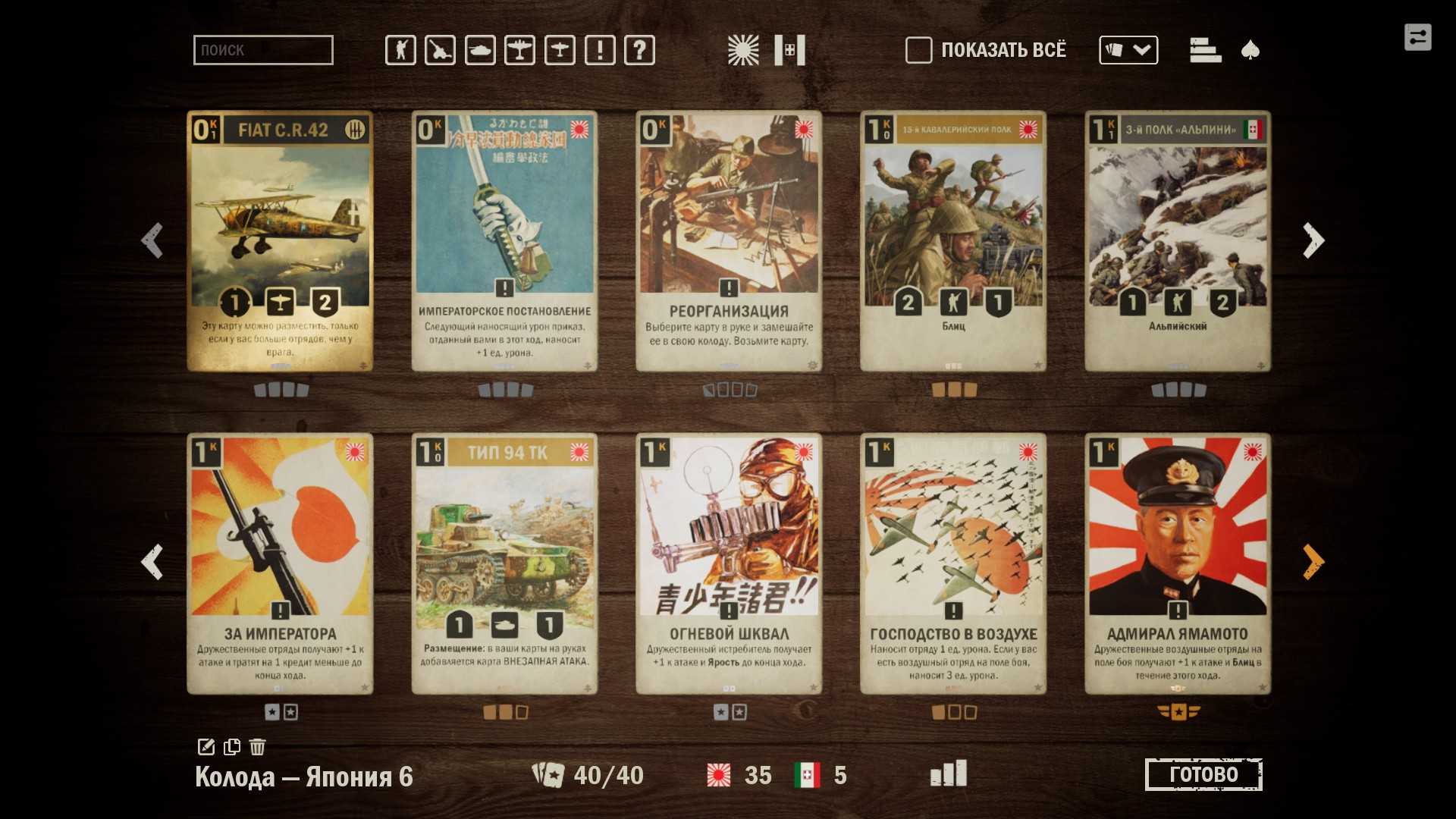Image resolution: width=1456 pixels, height=819 pixels.
Task: Go to next page with orange arrow
Action: point(1313,562)
